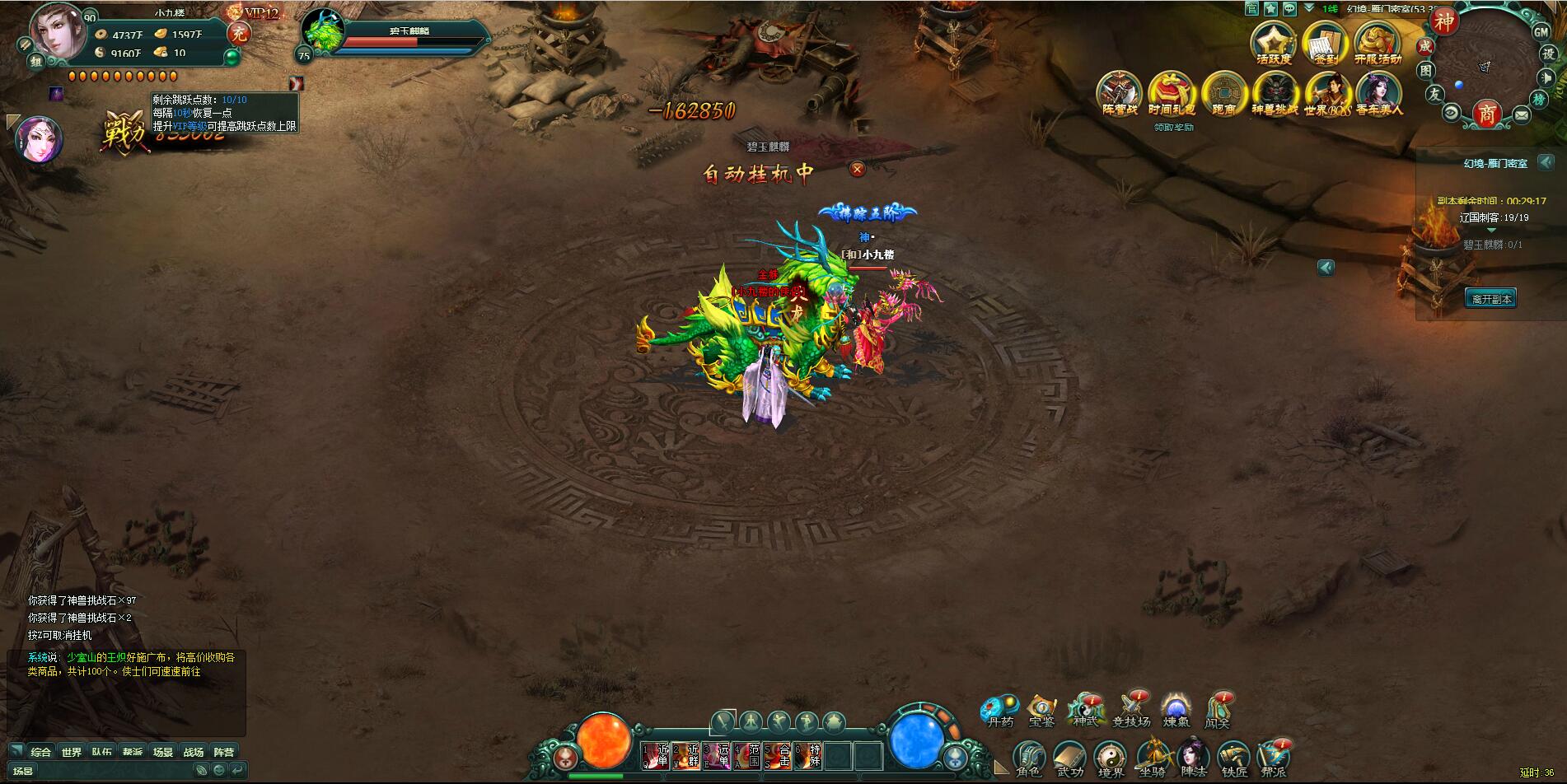Open the 坐骑 mount menu
The image size is (1567, 784).
(x=1152, y=758)
